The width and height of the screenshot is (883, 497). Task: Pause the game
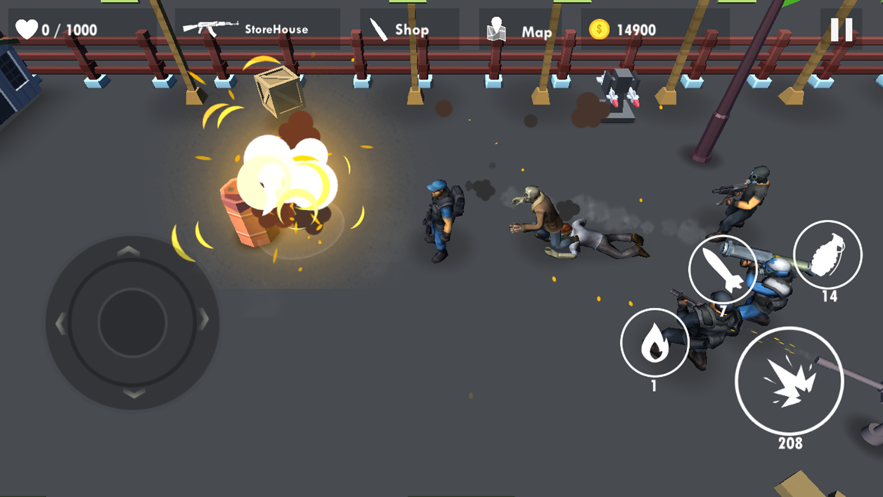pyautogui.click(x=841, y=30)
